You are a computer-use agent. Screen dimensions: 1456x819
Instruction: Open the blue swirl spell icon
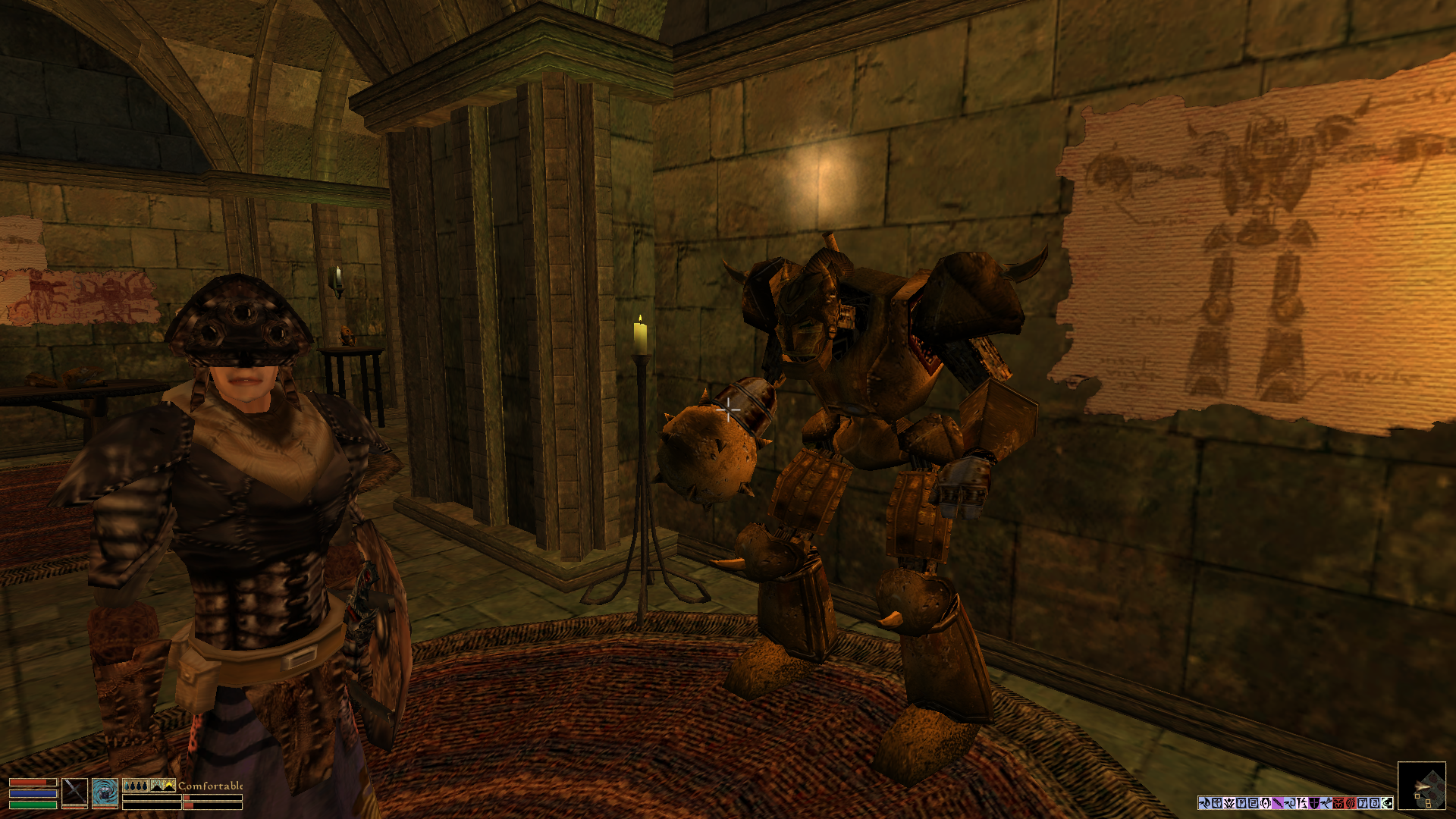pos(105,792)
